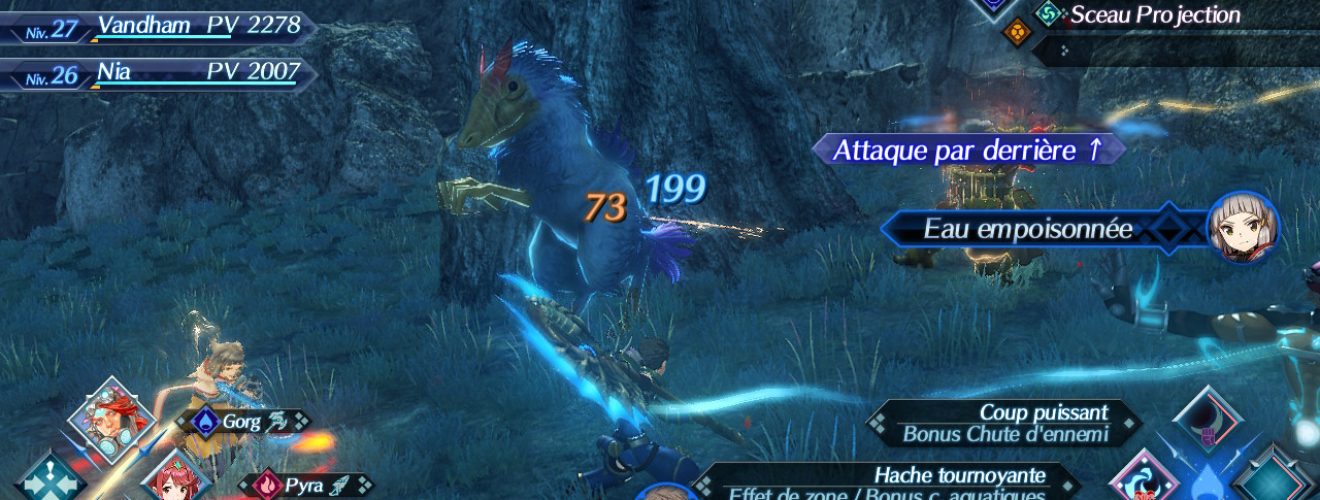The height and width of the screenshot is (500, 1320).
Task: Select Vandham's party status row
Action: click(160, 27)
